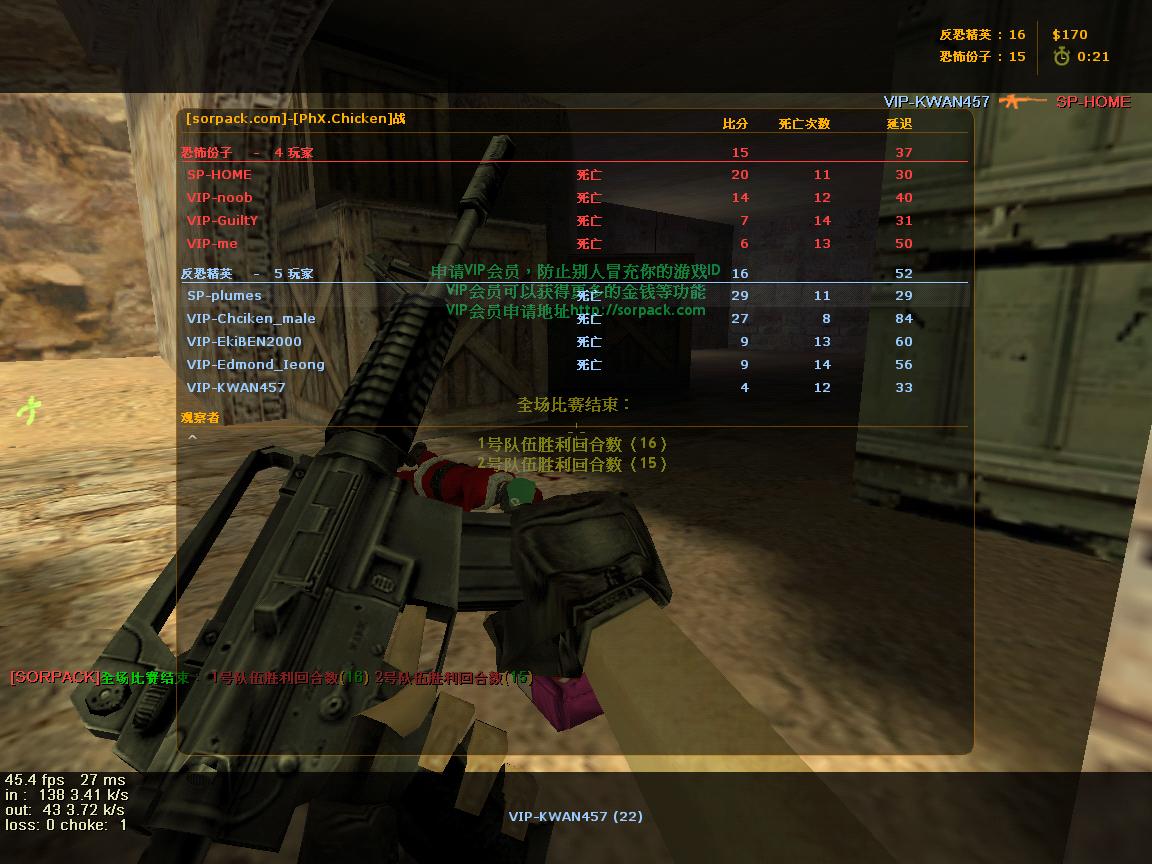Select SP-HOME in the scoreboard list
1152x864 pixels.
220,175
